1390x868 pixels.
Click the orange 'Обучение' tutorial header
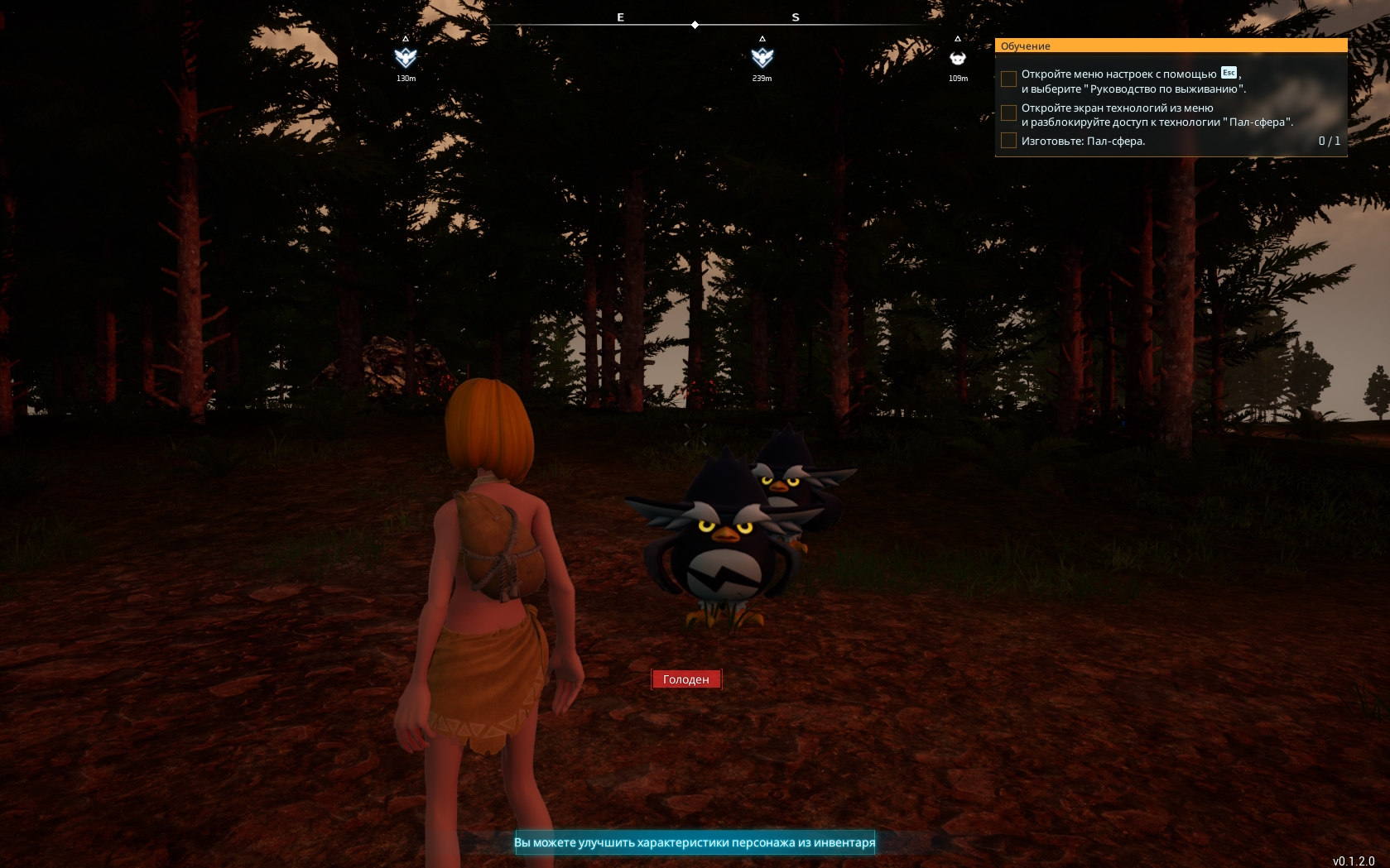coord(1171,46)
